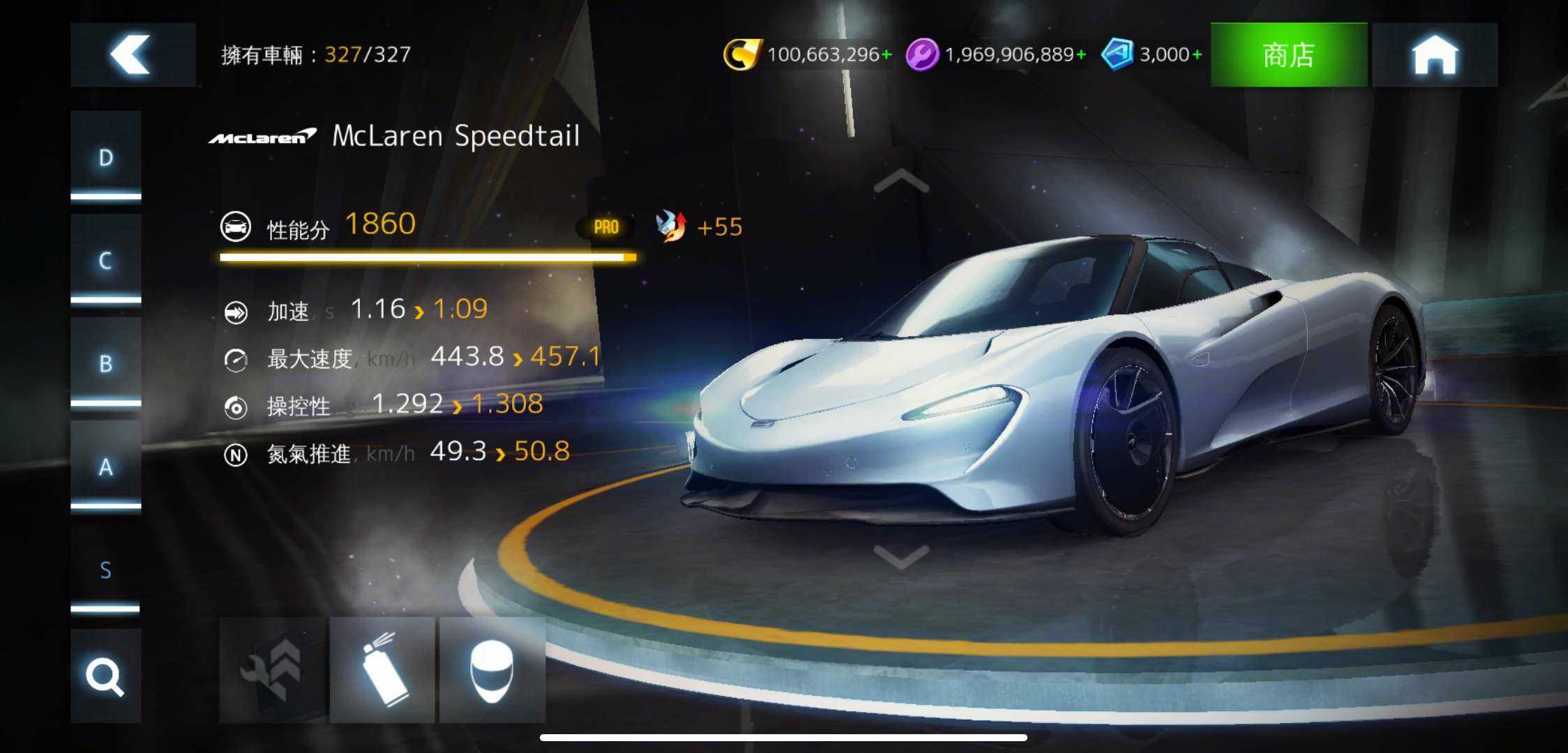Tap the +55 booster icon
Viewport: 1568px width, 753px height.
tap(671, 227)
